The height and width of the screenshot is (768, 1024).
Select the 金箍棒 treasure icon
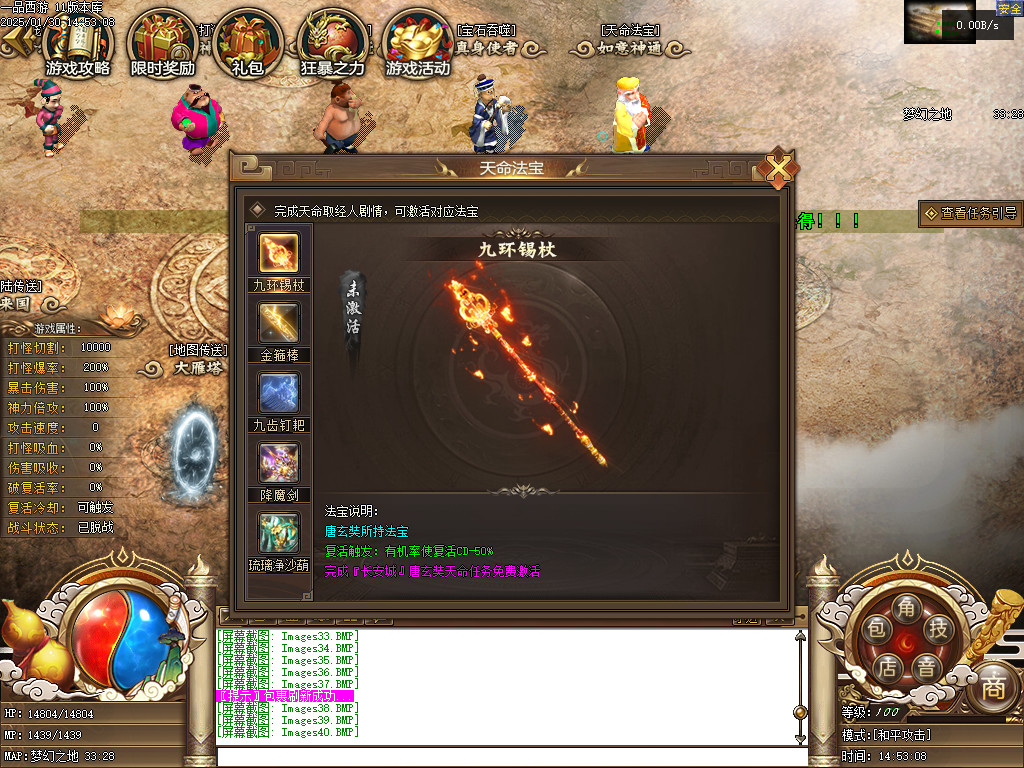278,323
